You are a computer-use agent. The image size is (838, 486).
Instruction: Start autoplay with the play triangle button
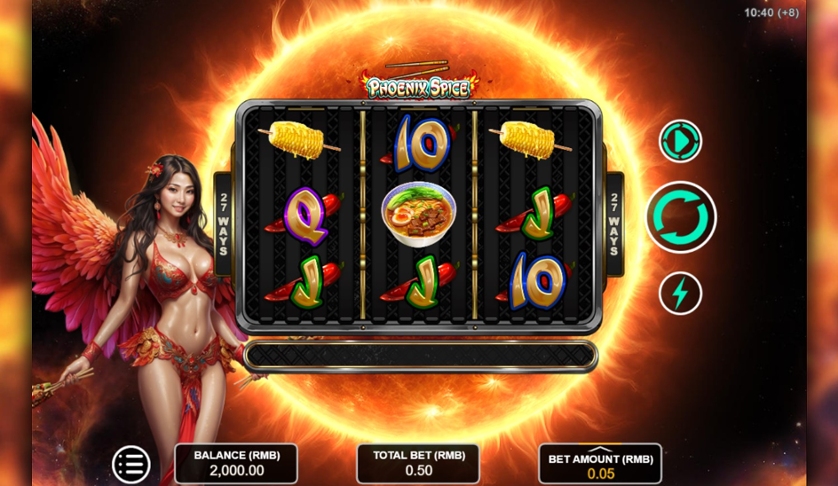coord(680,141)
